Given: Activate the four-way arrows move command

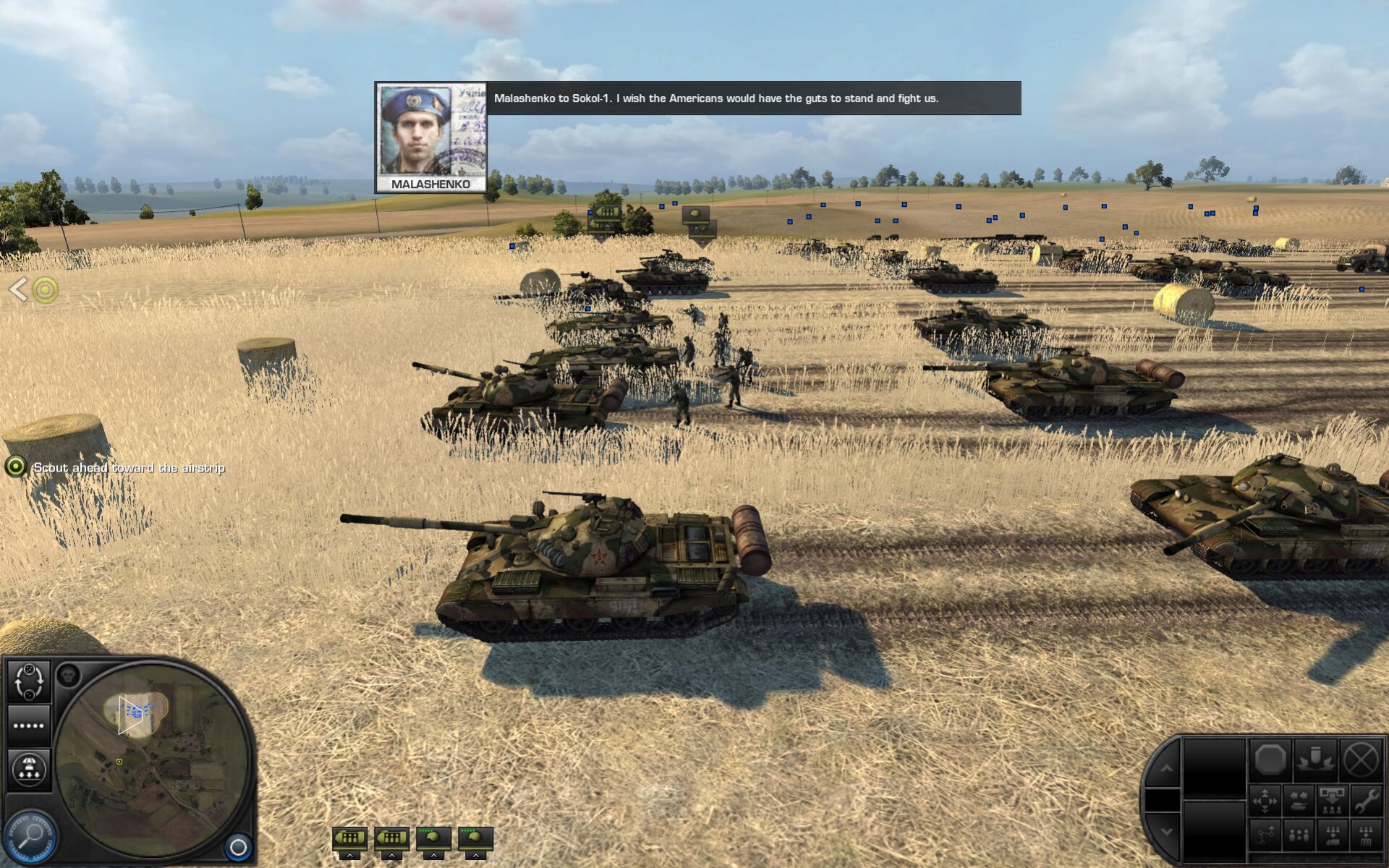Looking at the screenshot, I should [1265, 801].
